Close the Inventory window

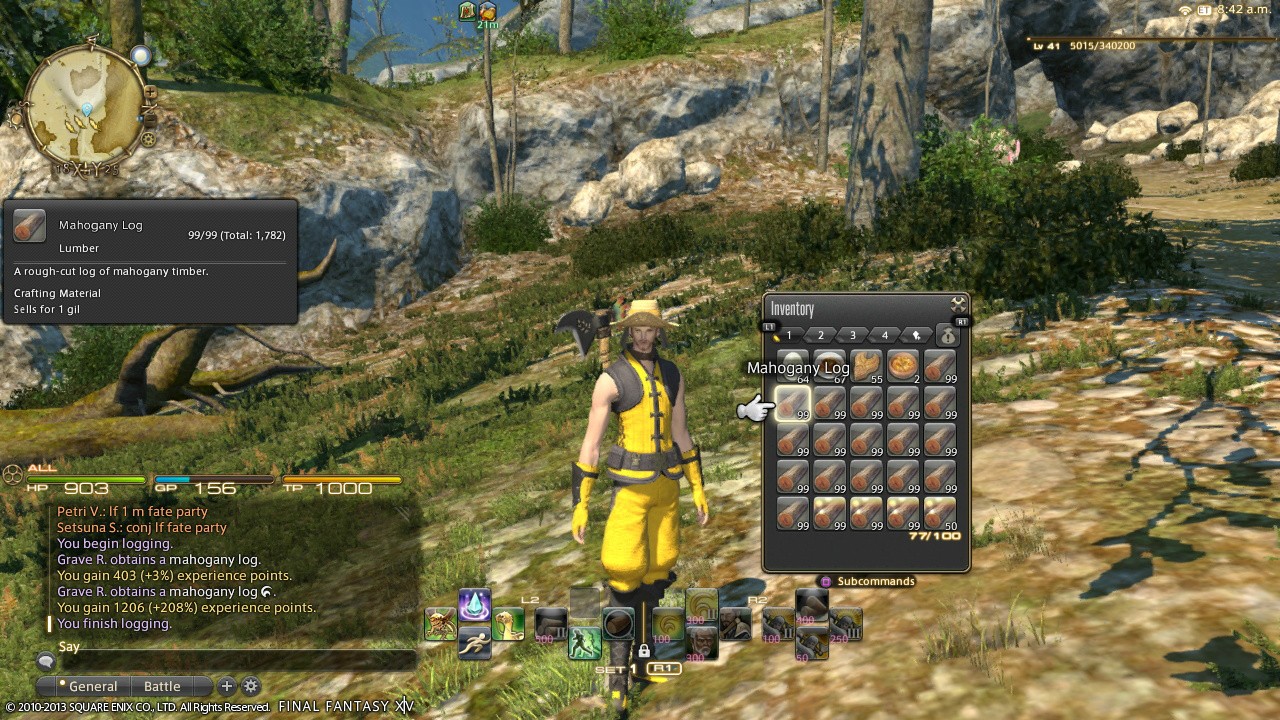(x=958, y=304)
